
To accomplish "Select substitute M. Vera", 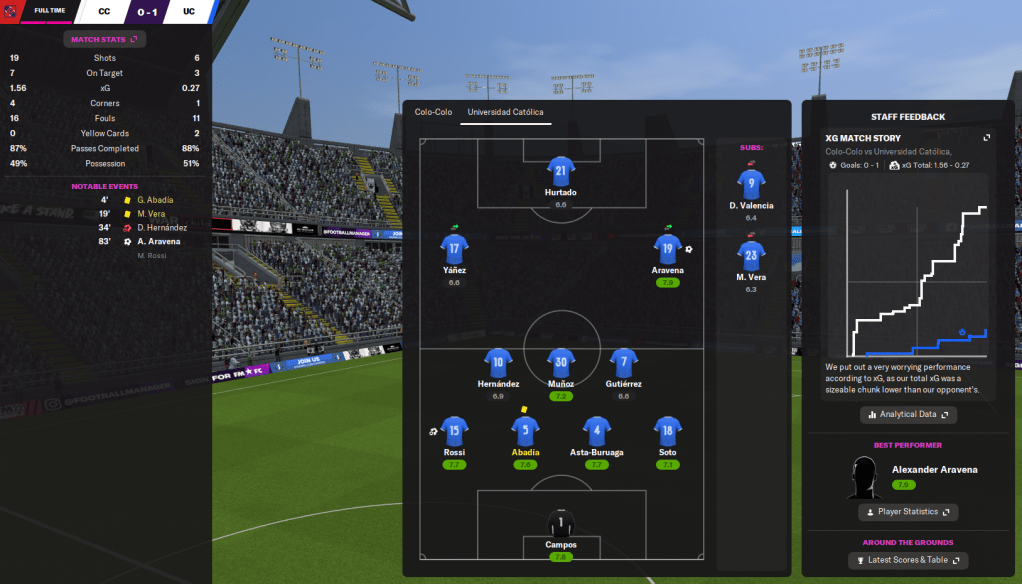I will coord(751,257).
